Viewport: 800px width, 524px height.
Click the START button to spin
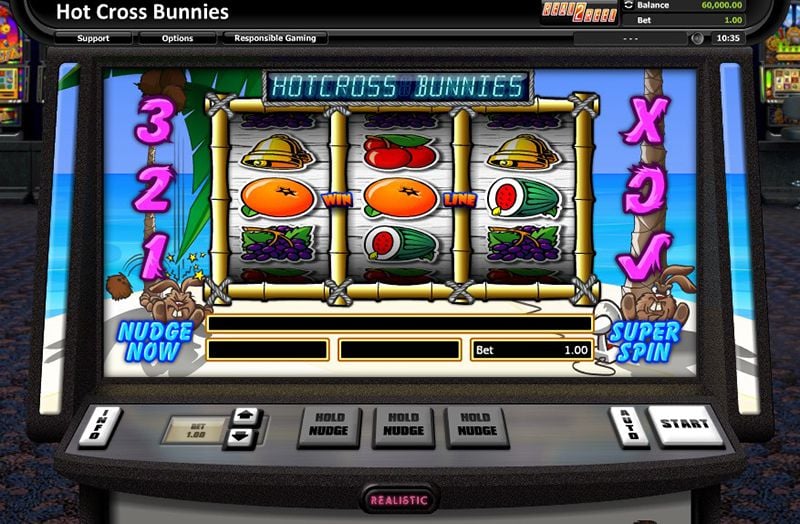(x=685, y=424)
